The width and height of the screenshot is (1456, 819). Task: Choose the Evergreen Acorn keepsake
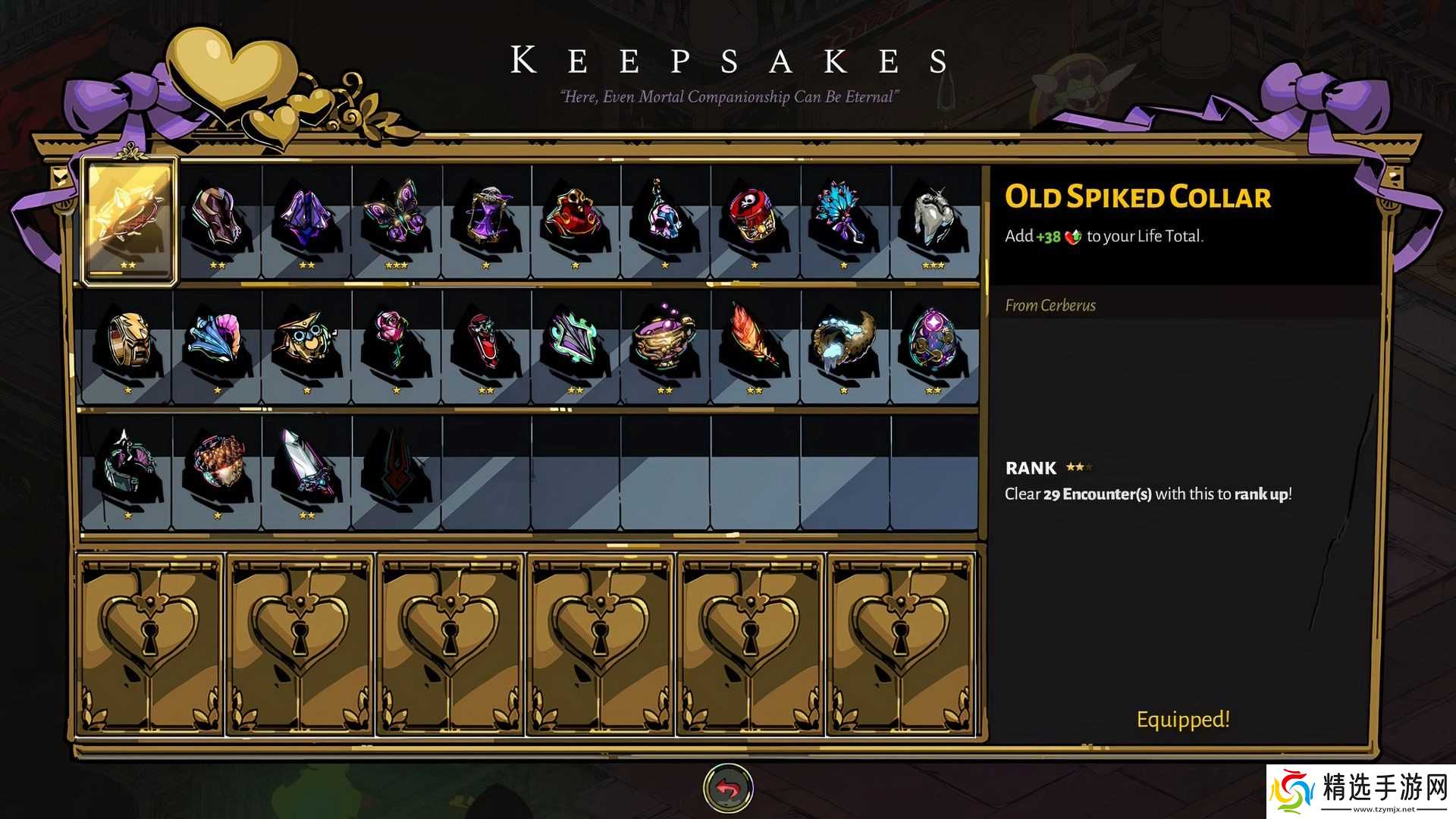tap(217, 466)
